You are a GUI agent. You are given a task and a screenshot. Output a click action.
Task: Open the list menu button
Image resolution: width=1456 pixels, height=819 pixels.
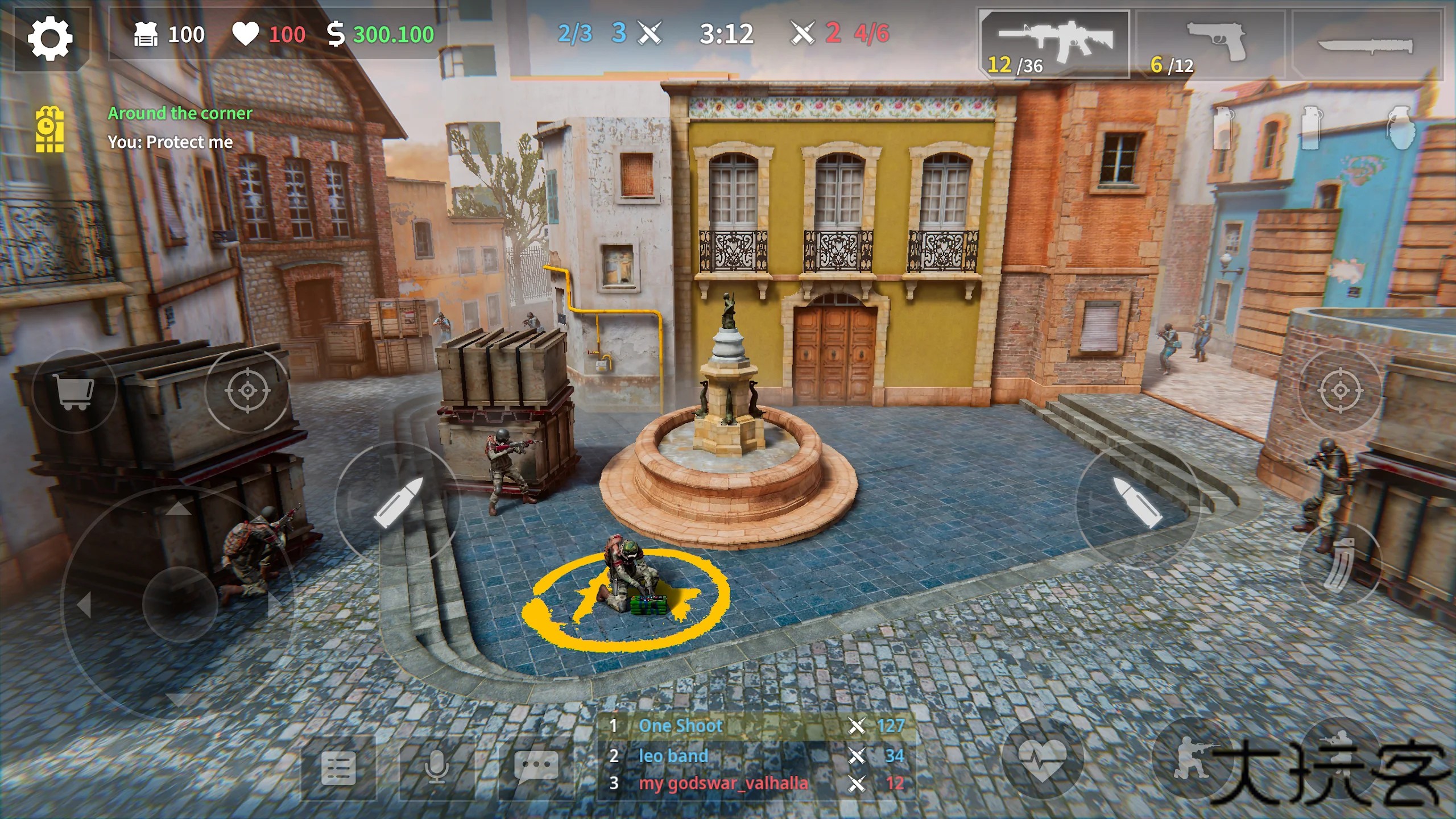pyautogui.click(x=338, y=768)
